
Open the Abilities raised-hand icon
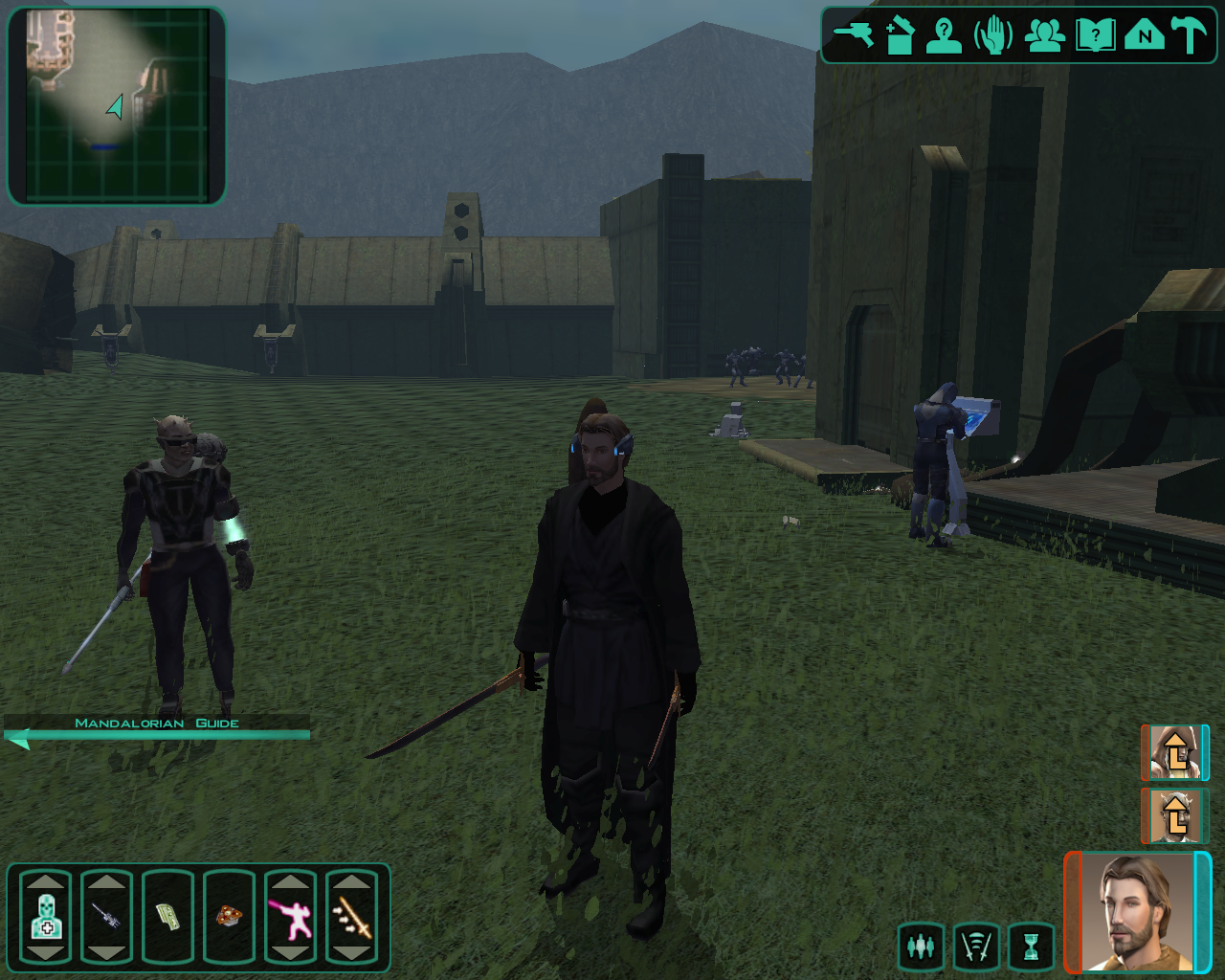pyautogui.click(x=993, y=36)
